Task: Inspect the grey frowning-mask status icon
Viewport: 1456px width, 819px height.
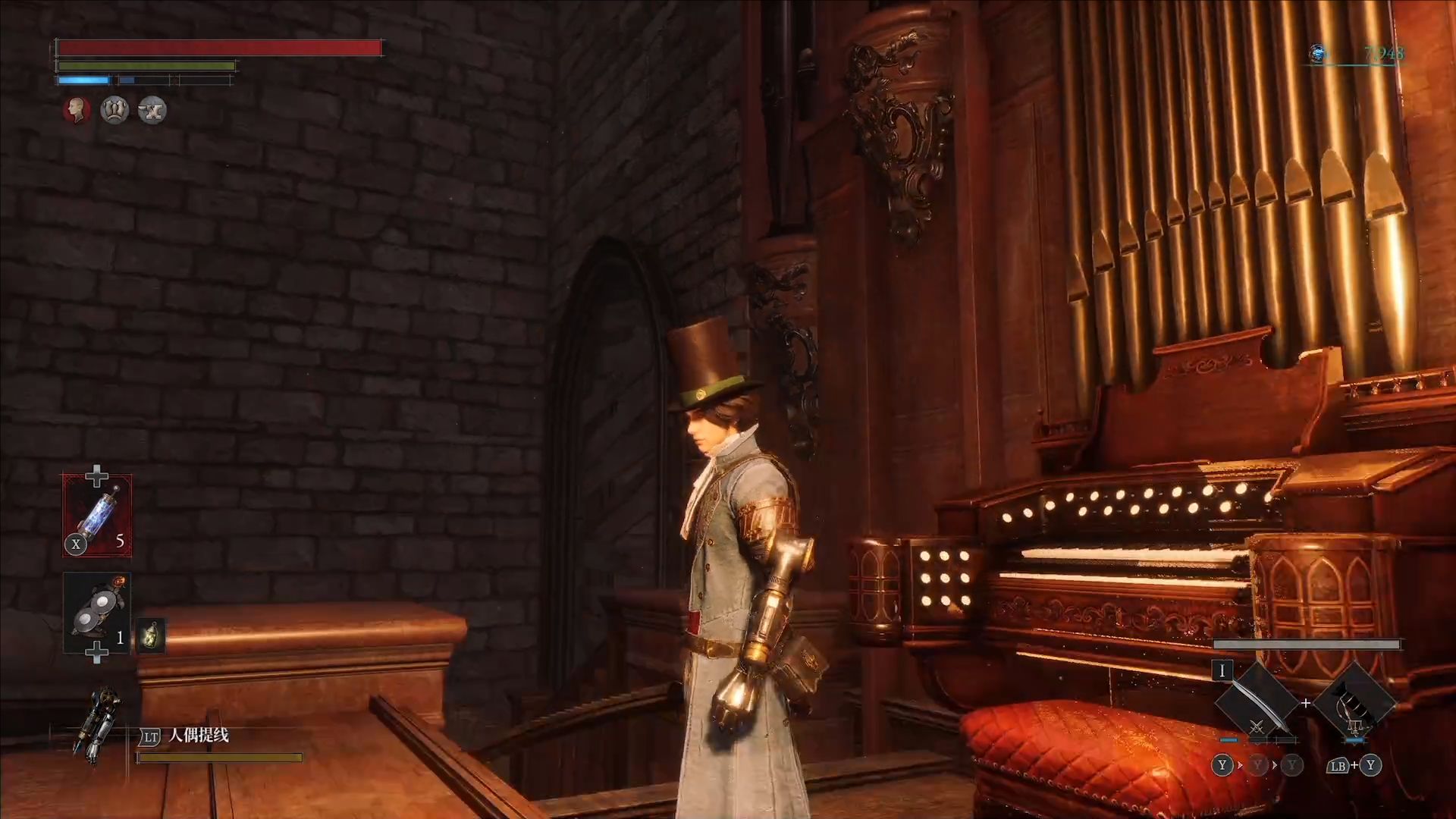Action: pos(115,111)
